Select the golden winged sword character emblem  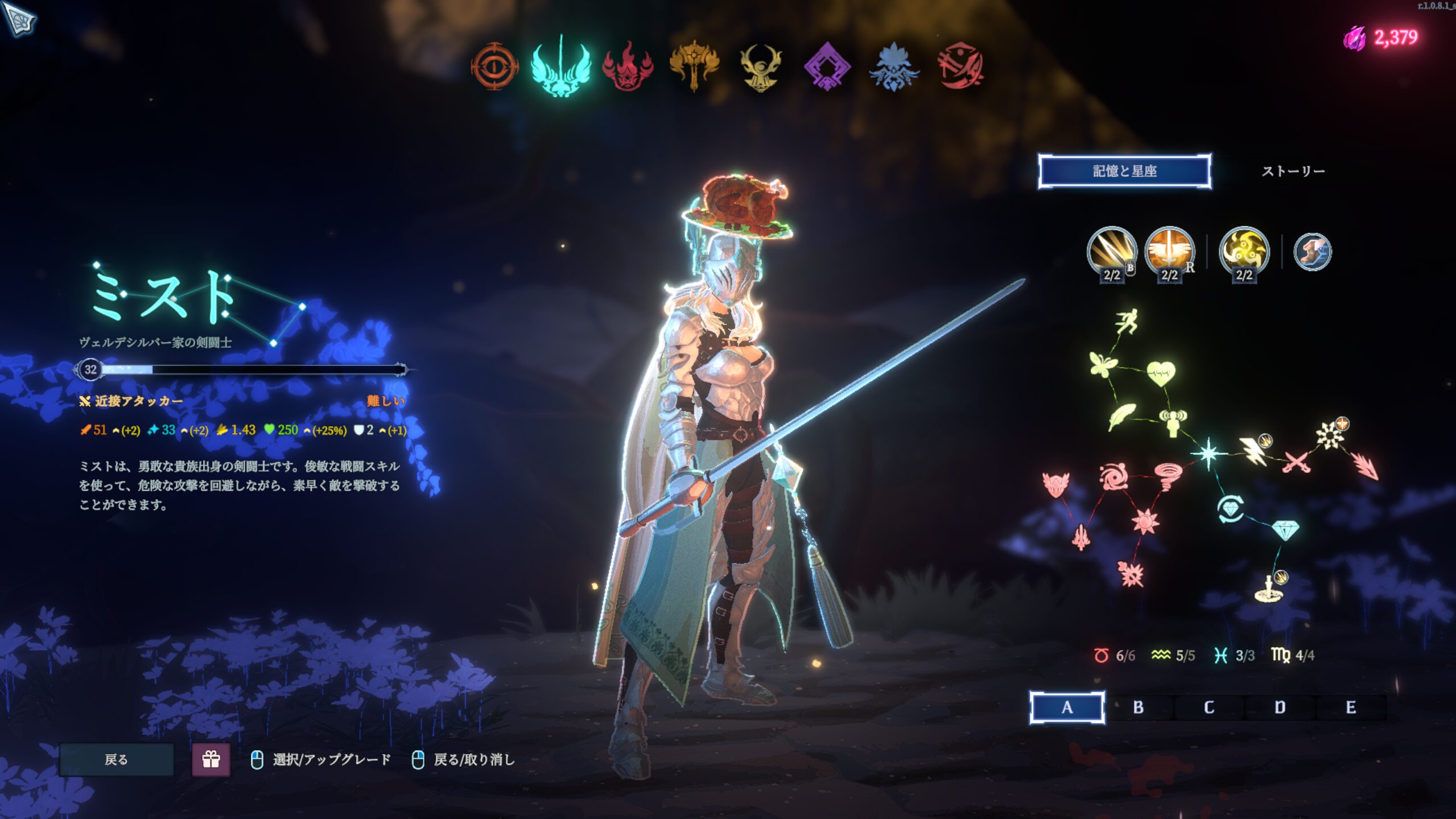click(694, 67)
